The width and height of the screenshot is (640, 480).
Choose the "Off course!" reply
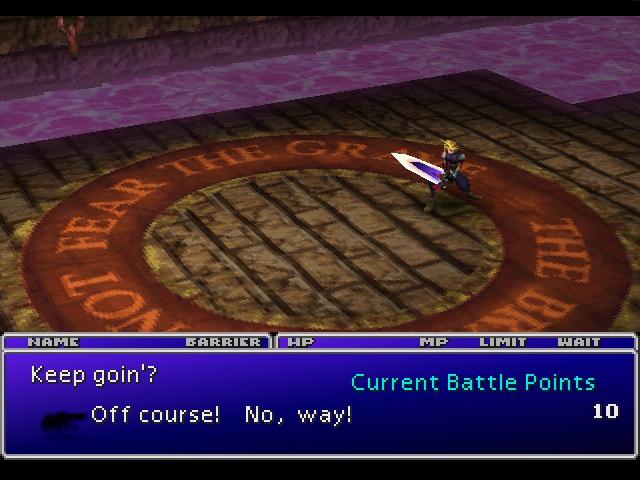(155, 414)
